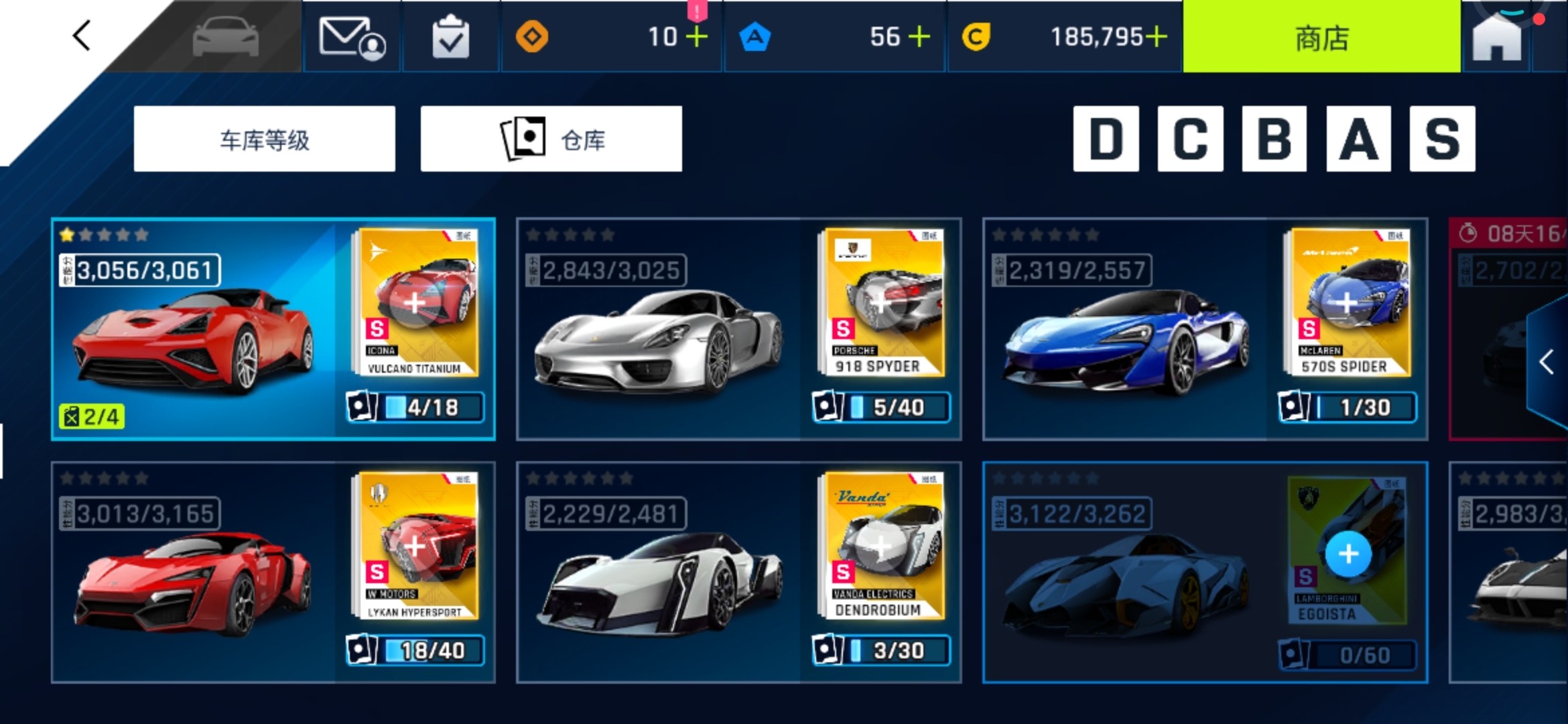1568x724 pixels.
Task: Open the 仓库 inventory
Action: coord(551,139)
